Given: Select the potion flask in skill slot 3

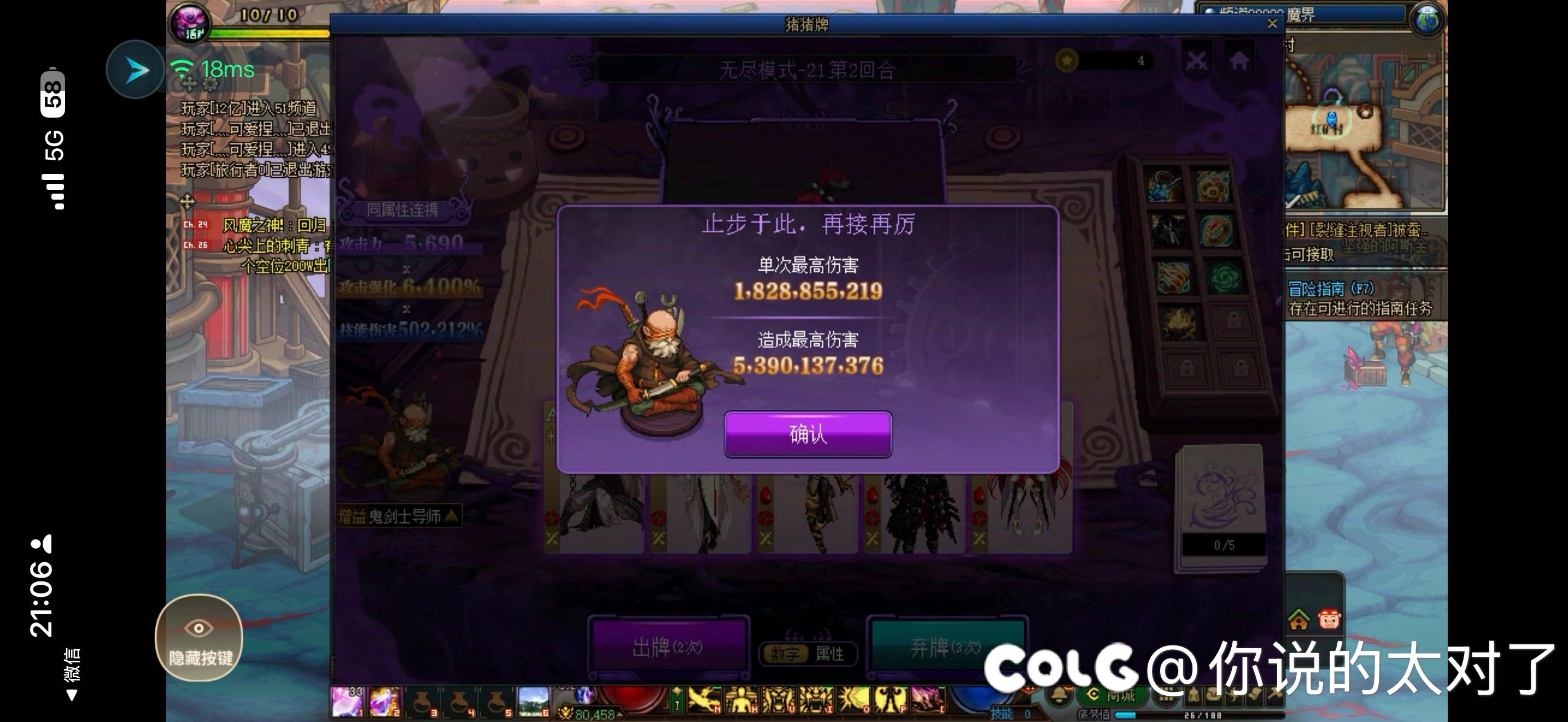Looking at the screenshot, I should click(x=422, y=702).
